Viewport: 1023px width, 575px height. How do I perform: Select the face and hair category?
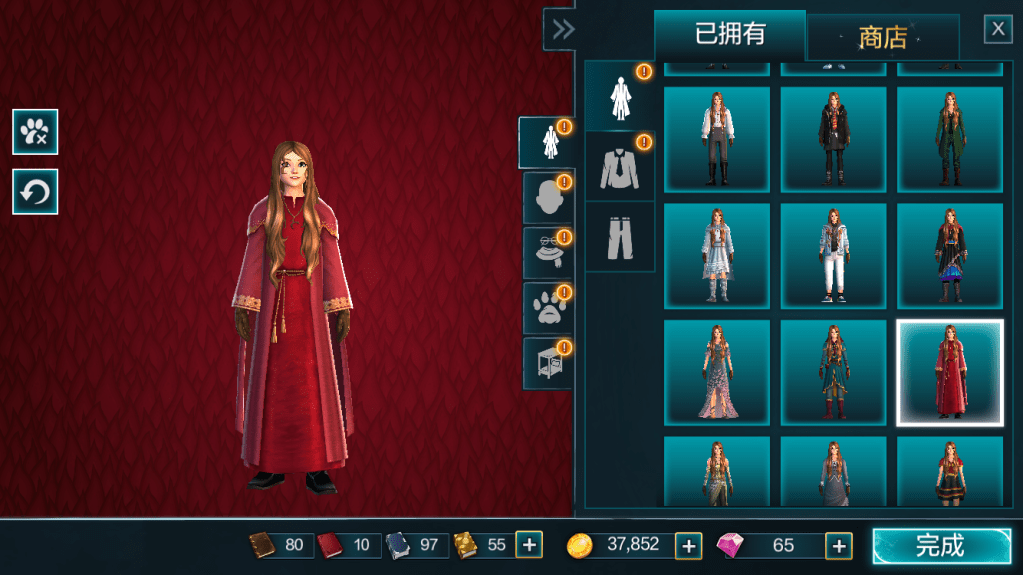(x=547, y=198)
